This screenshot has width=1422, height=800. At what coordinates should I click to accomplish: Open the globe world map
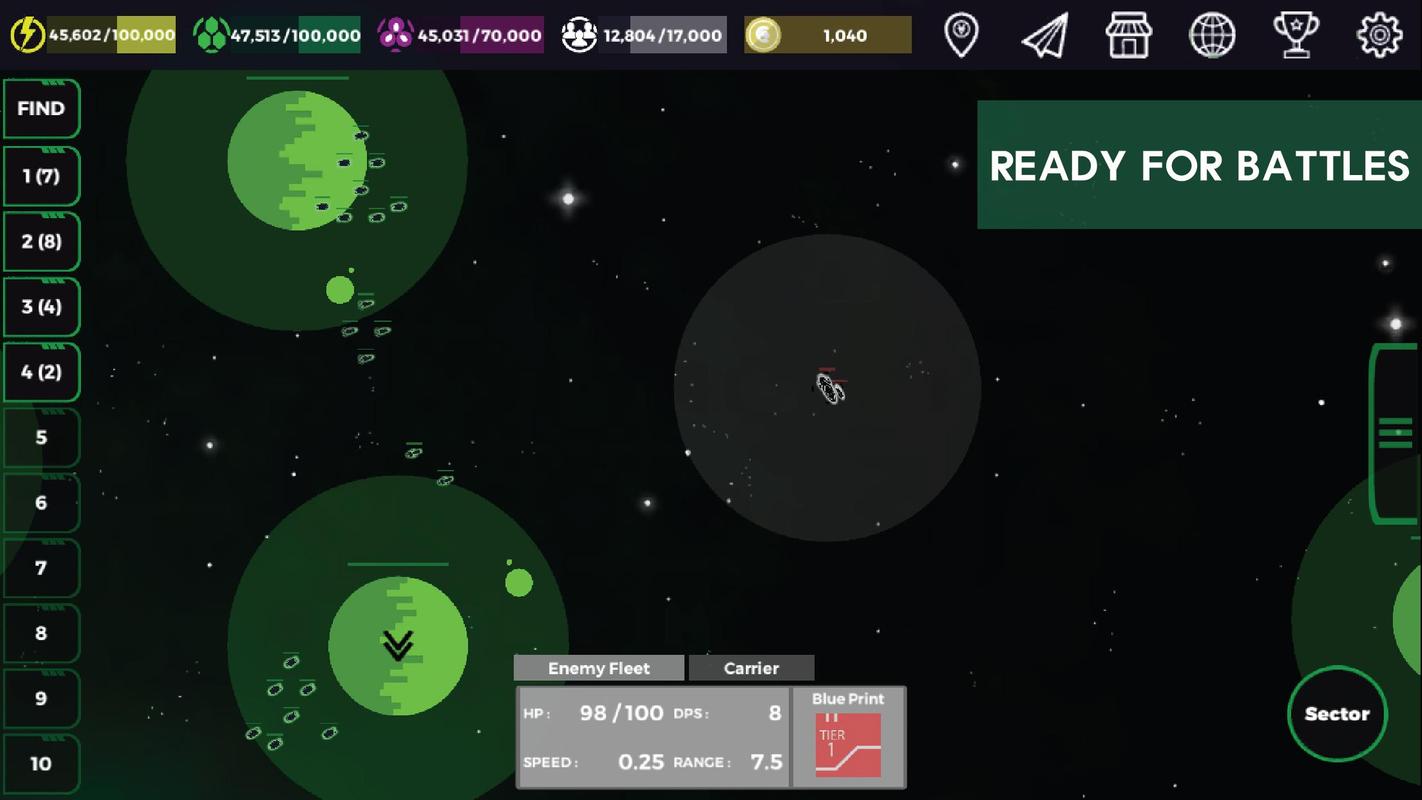click(x=1212, y=35)
